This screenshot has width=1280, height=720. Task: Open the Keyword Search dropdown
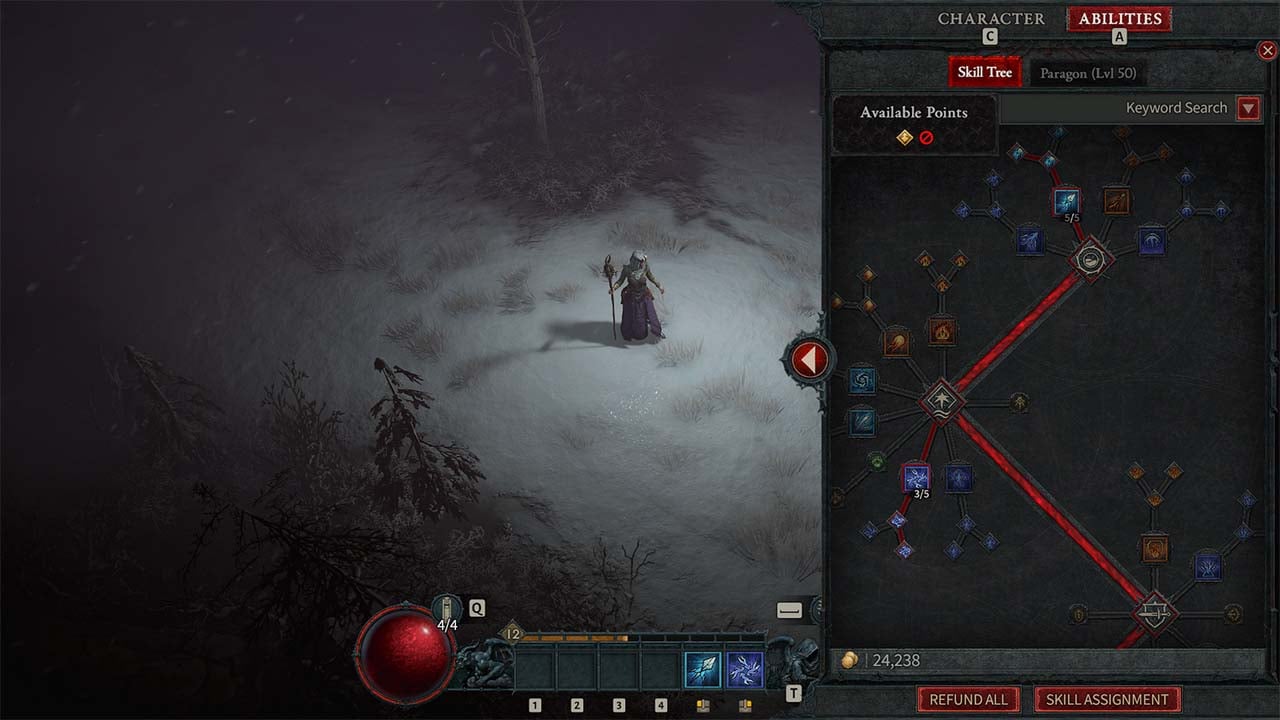[x=1248, y=108]
